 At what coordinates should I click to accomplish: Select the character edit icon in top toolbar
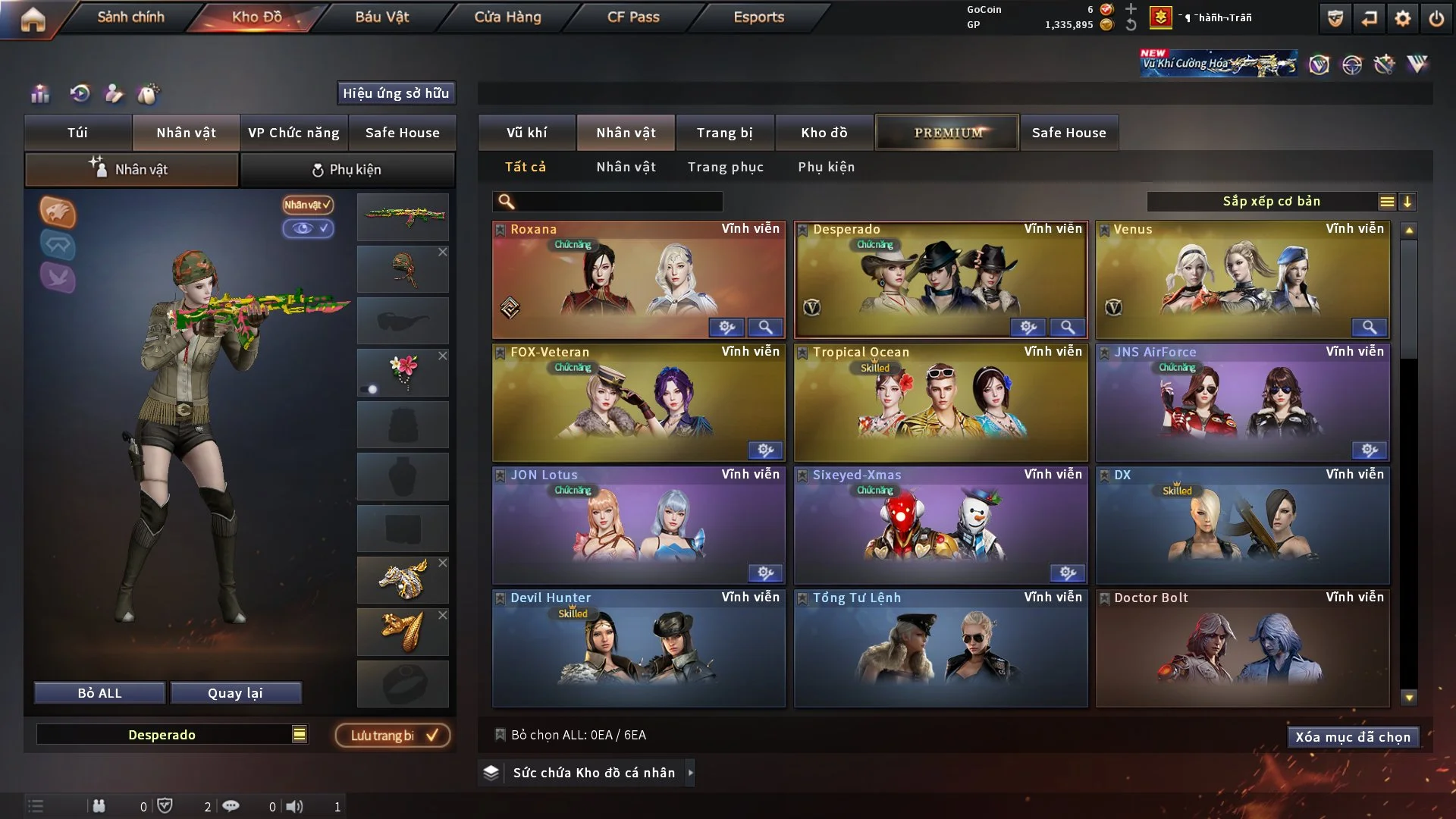click(114, 94)
